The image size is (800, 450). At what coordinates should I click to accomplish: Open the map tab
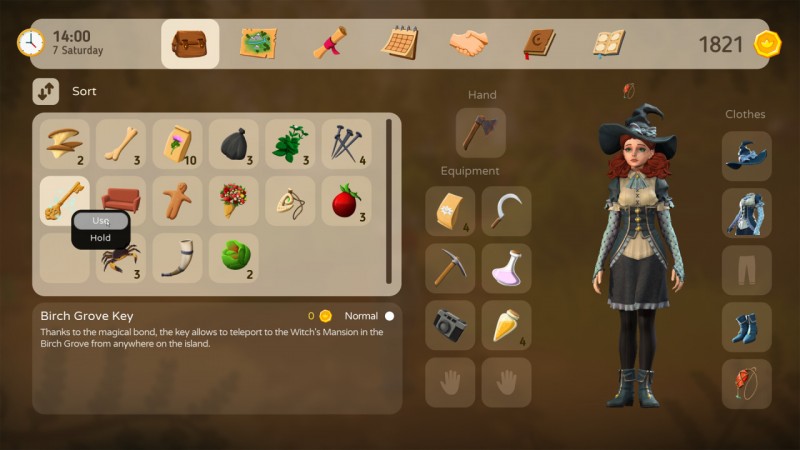point(258,44)
